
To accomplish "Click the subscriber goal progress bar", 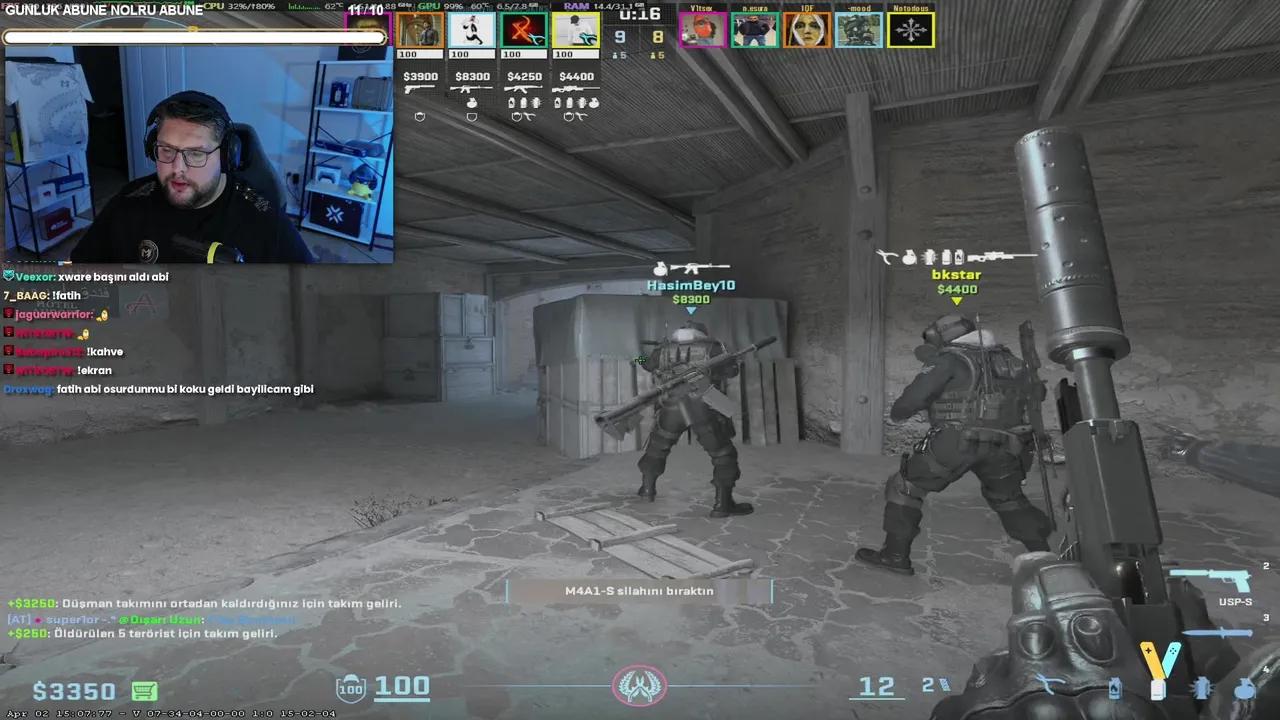I will (195, 37).
